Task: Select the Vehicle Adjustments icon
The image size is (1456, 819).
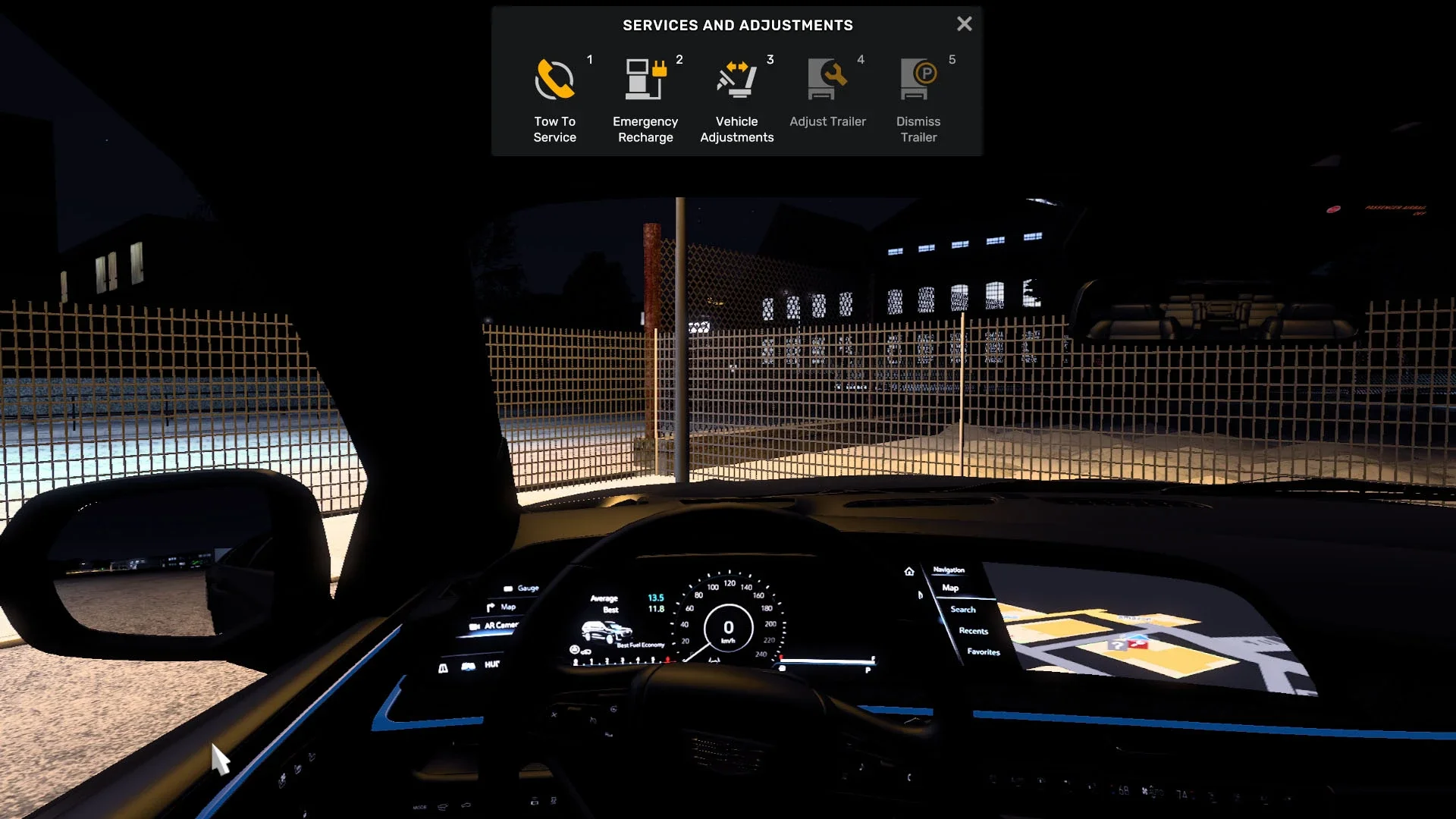Action: tap(736, 80)
